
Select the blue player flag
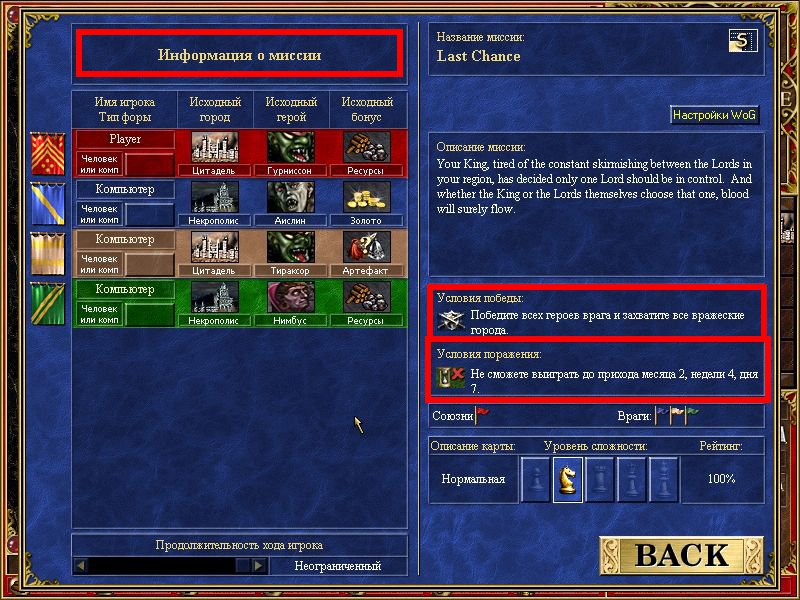[x=45, y=203]
